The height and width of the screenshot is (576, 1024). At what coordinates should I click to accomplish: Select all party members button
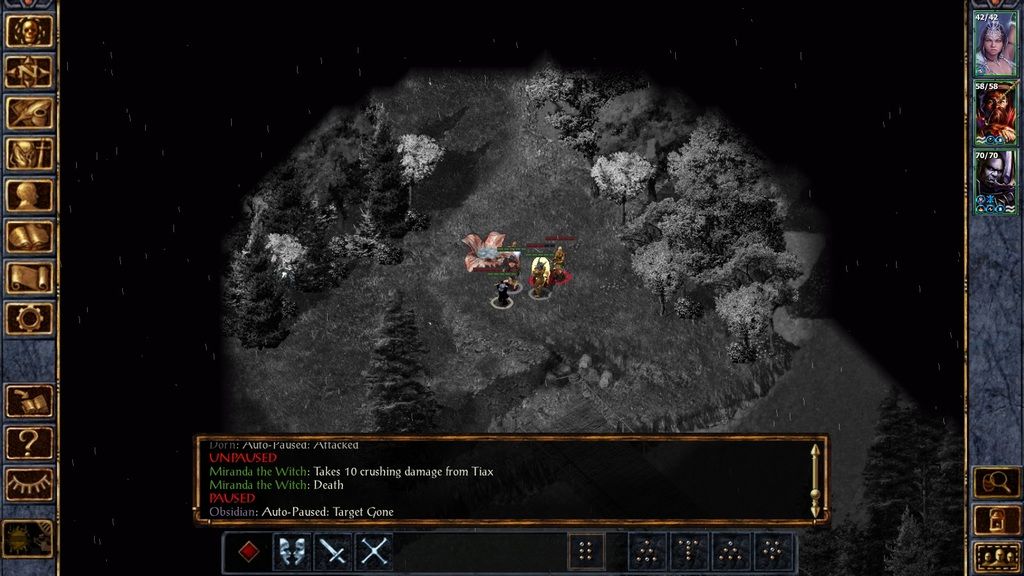[996, 555]
